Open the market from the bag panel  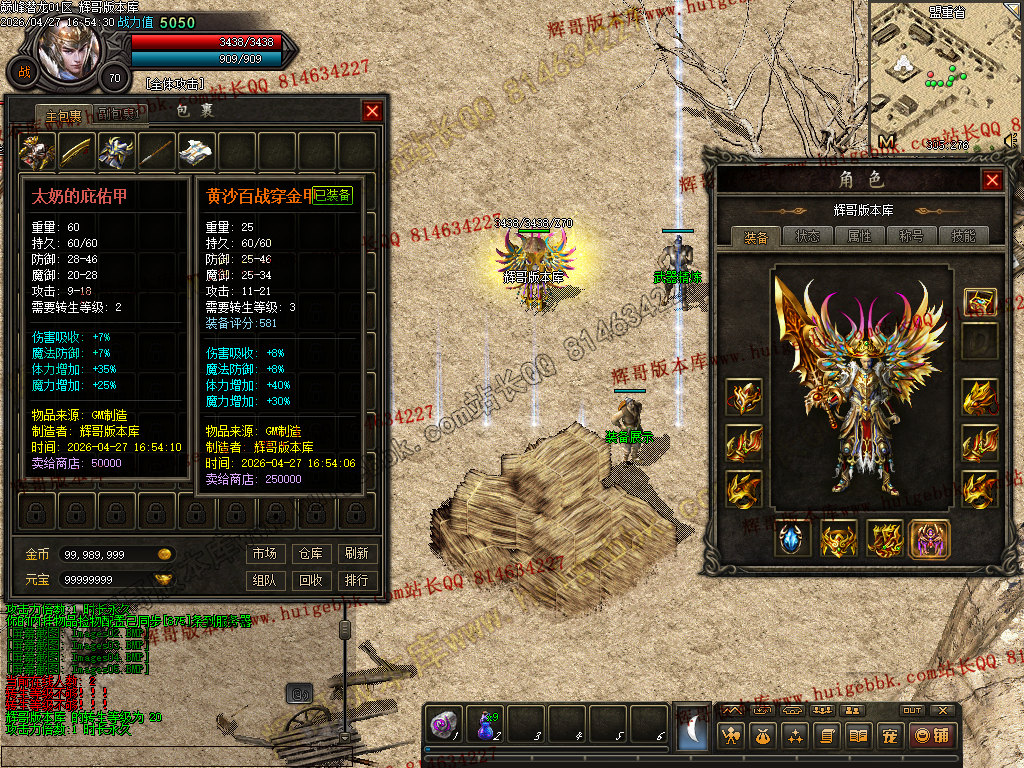264,553
